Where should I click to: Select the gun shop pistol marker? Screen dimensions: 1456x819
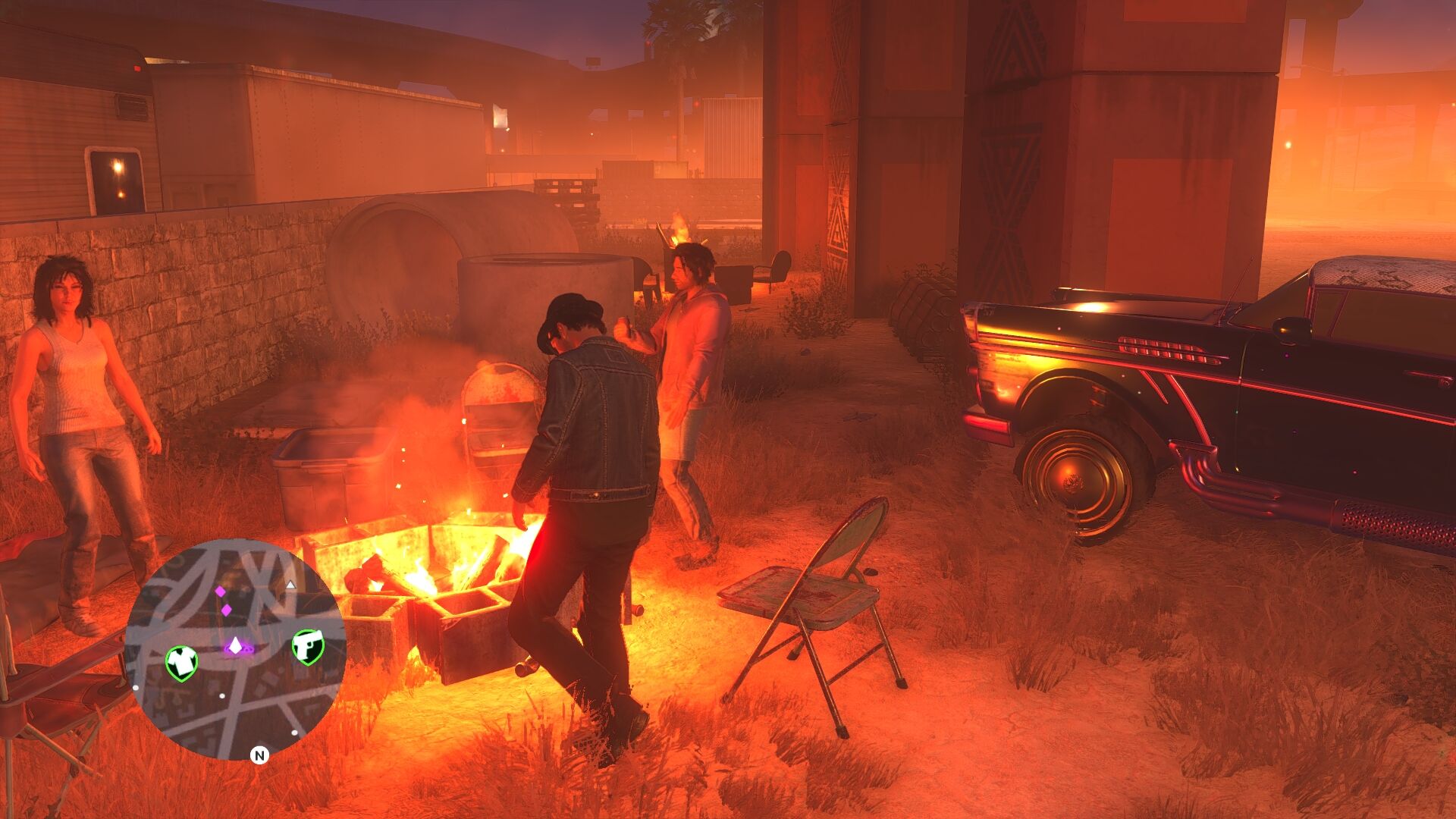pos(308,646)
